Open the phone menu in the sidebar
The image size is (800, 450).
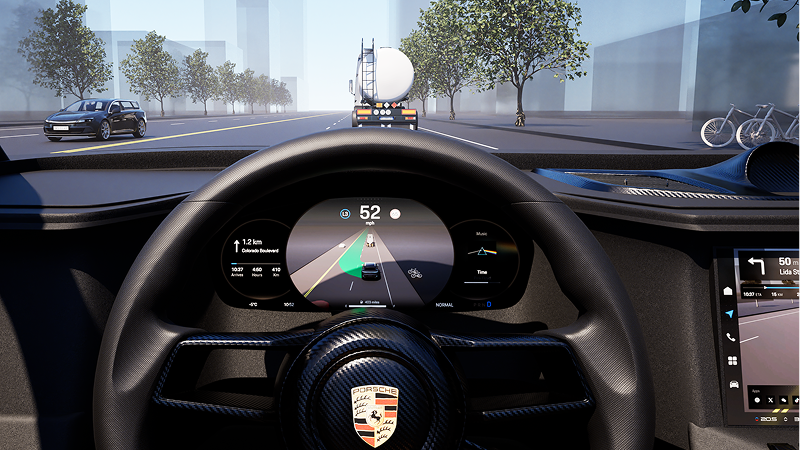click(731, 338)
